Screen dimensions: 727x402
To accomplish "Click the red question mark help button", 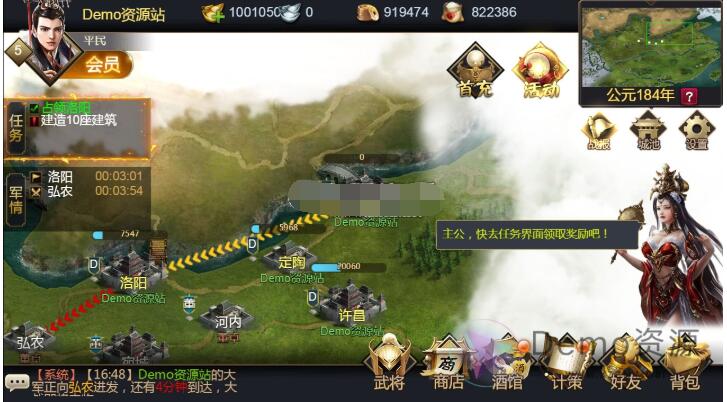I will [x=688, y=96].
